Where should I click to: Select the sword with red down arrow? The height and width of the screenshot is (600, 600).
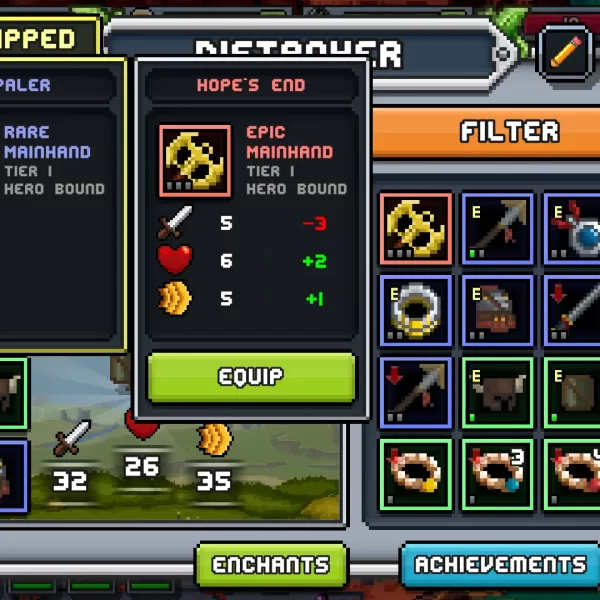pyautogui.click(x=573, y=310)
